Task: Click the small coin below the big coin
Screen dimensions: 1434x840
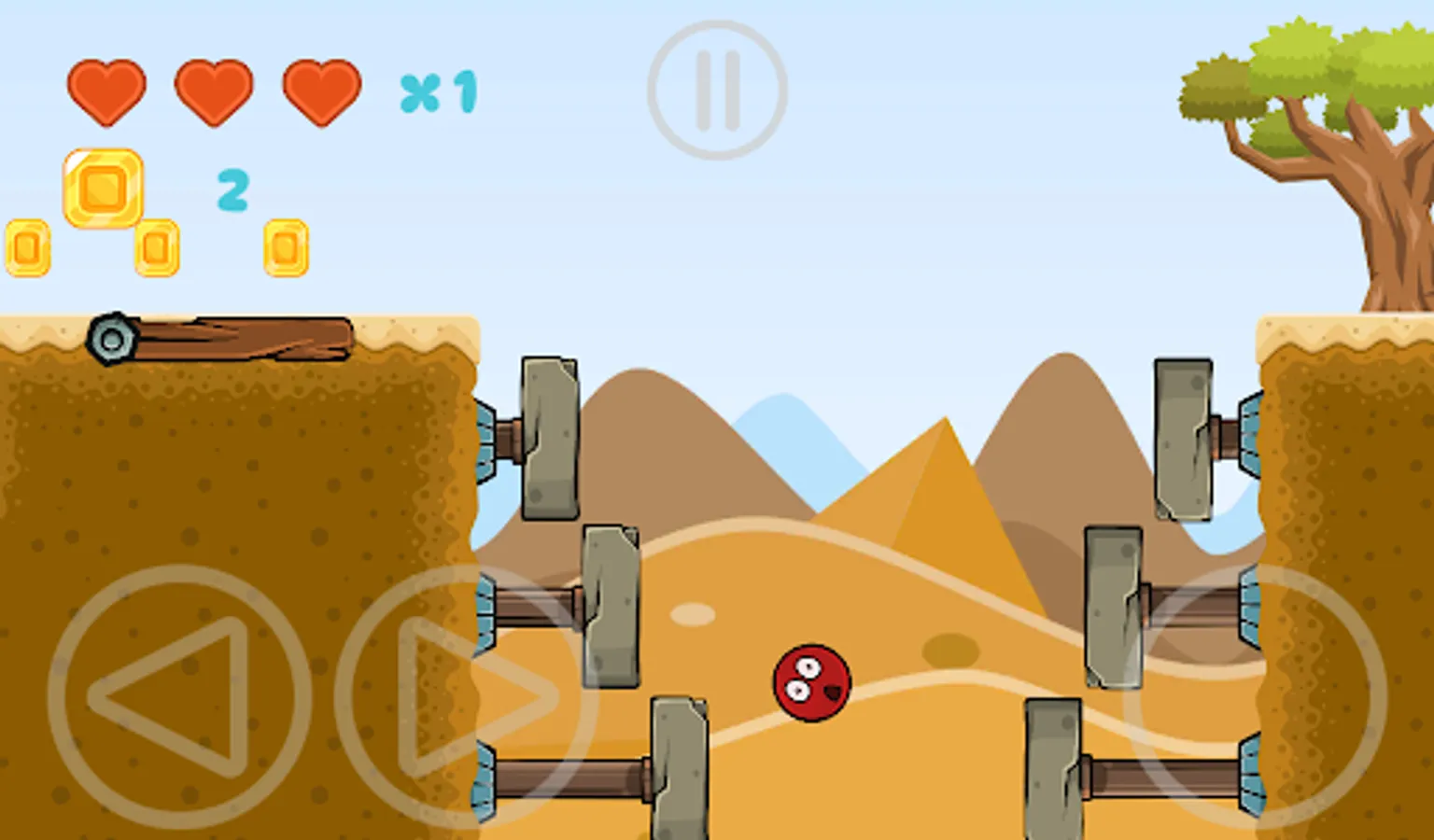Action: (159, 247)
